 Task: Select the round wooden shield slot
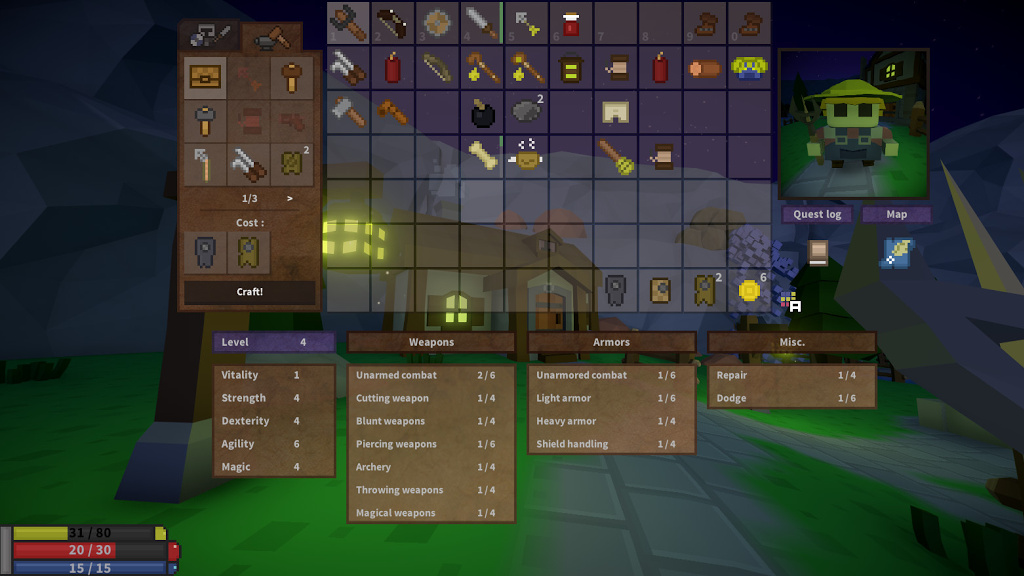click(438, 22)
